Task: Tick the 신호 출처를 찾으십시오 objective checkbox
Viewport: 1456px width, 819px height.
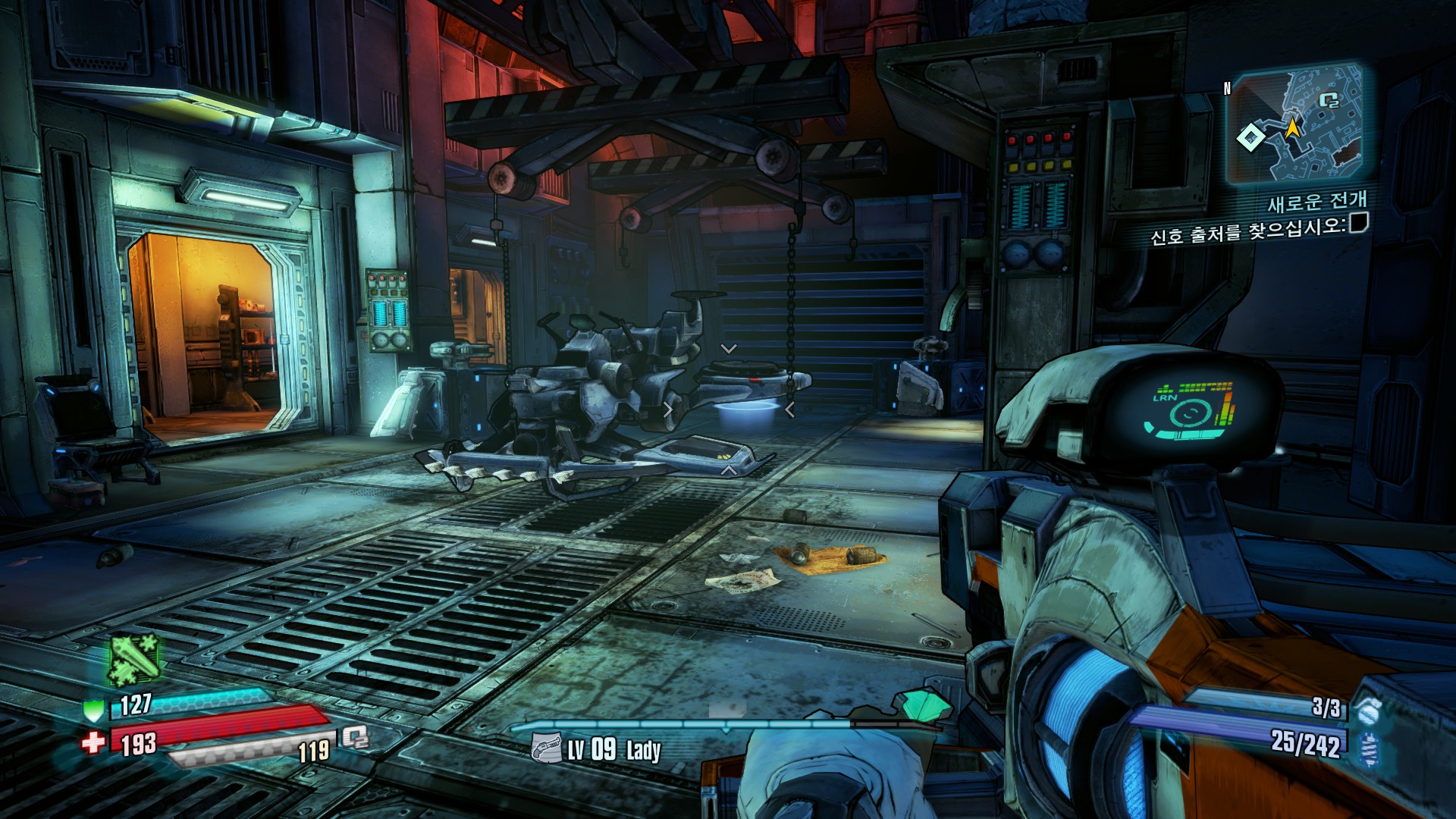Action: coord(1358,223)
